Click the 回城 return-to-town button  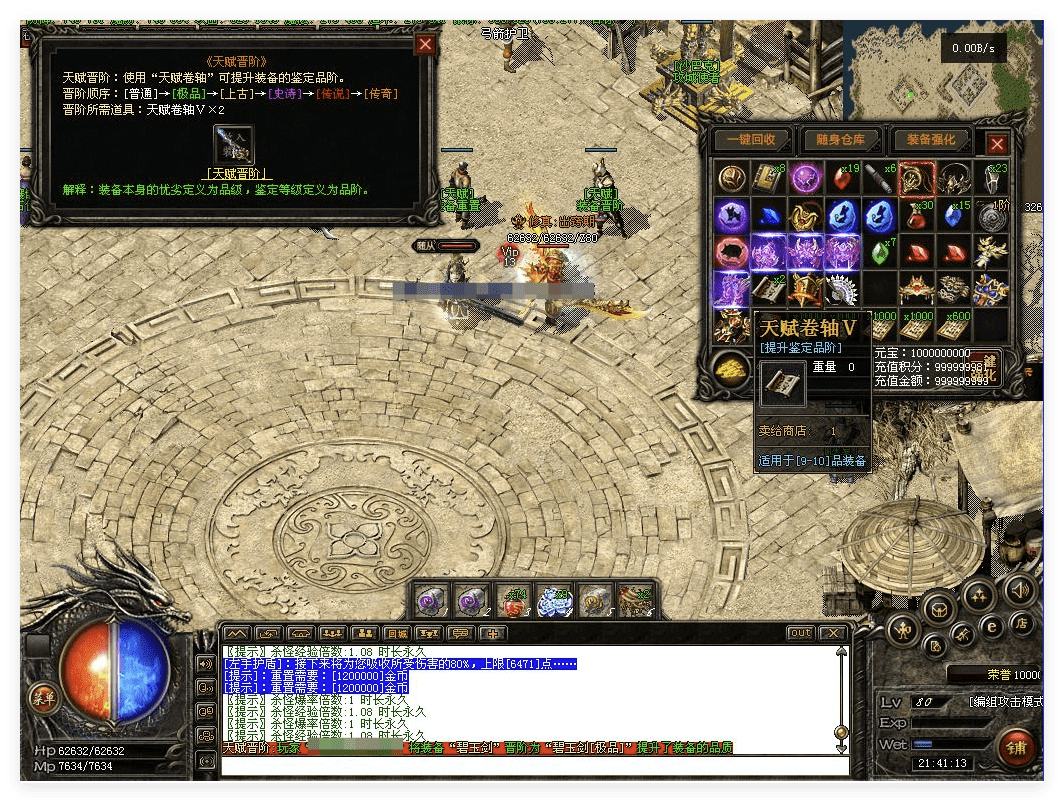tap(397, 633)
